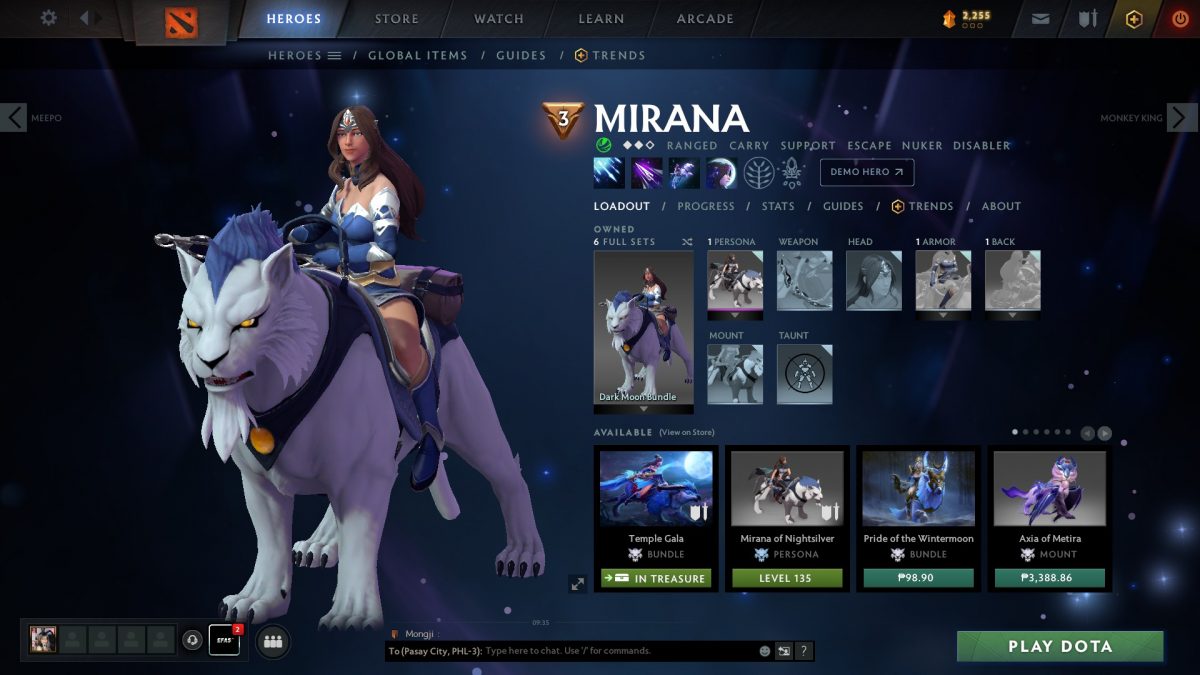The image size is (1200, 675).
Task: Open the mail inbox
Action: point(1043,19)
